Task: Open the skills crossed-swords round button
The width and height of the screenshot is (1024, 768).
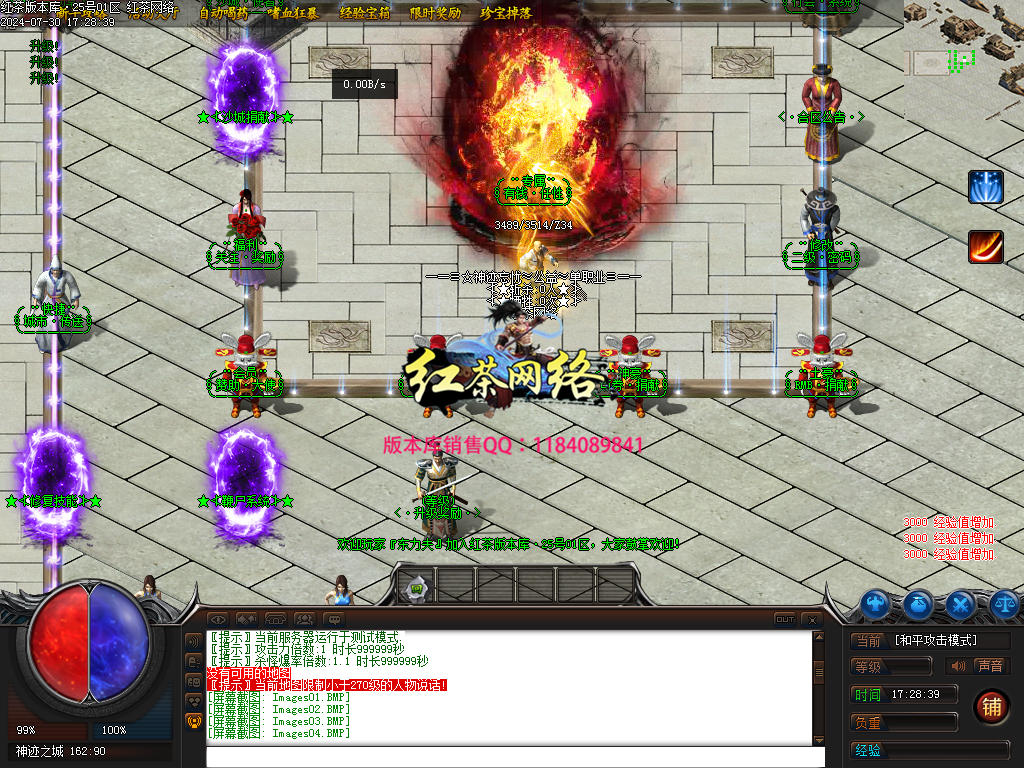Action: pos(961,603)
